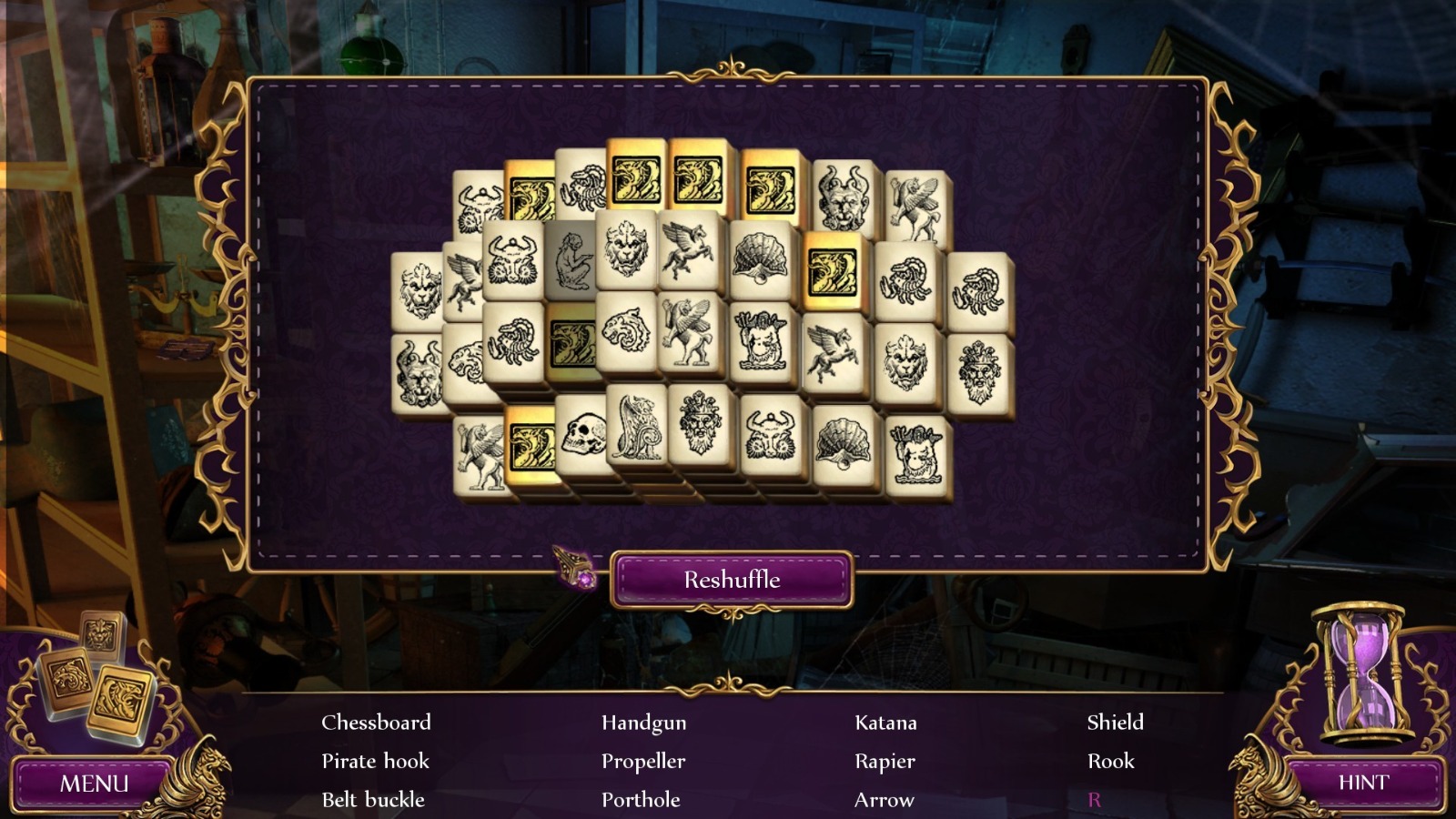Select the scorpion tile on the right edge
Image resolution: width=1456 pixels, height=819 pixels.
tap(976, 290)
